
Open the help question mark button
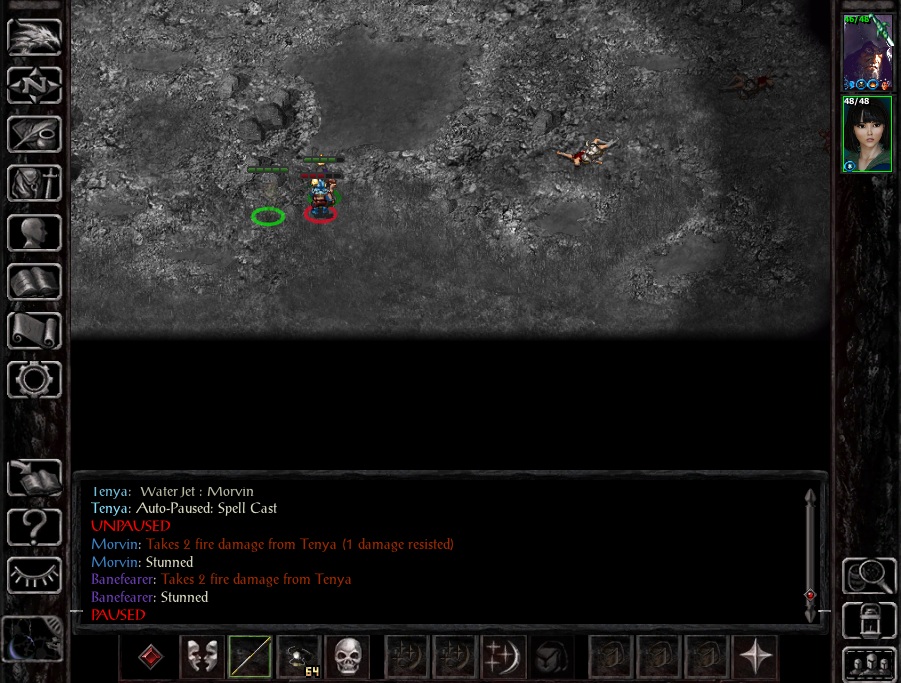pyautogui.click(x=35, y=526)
